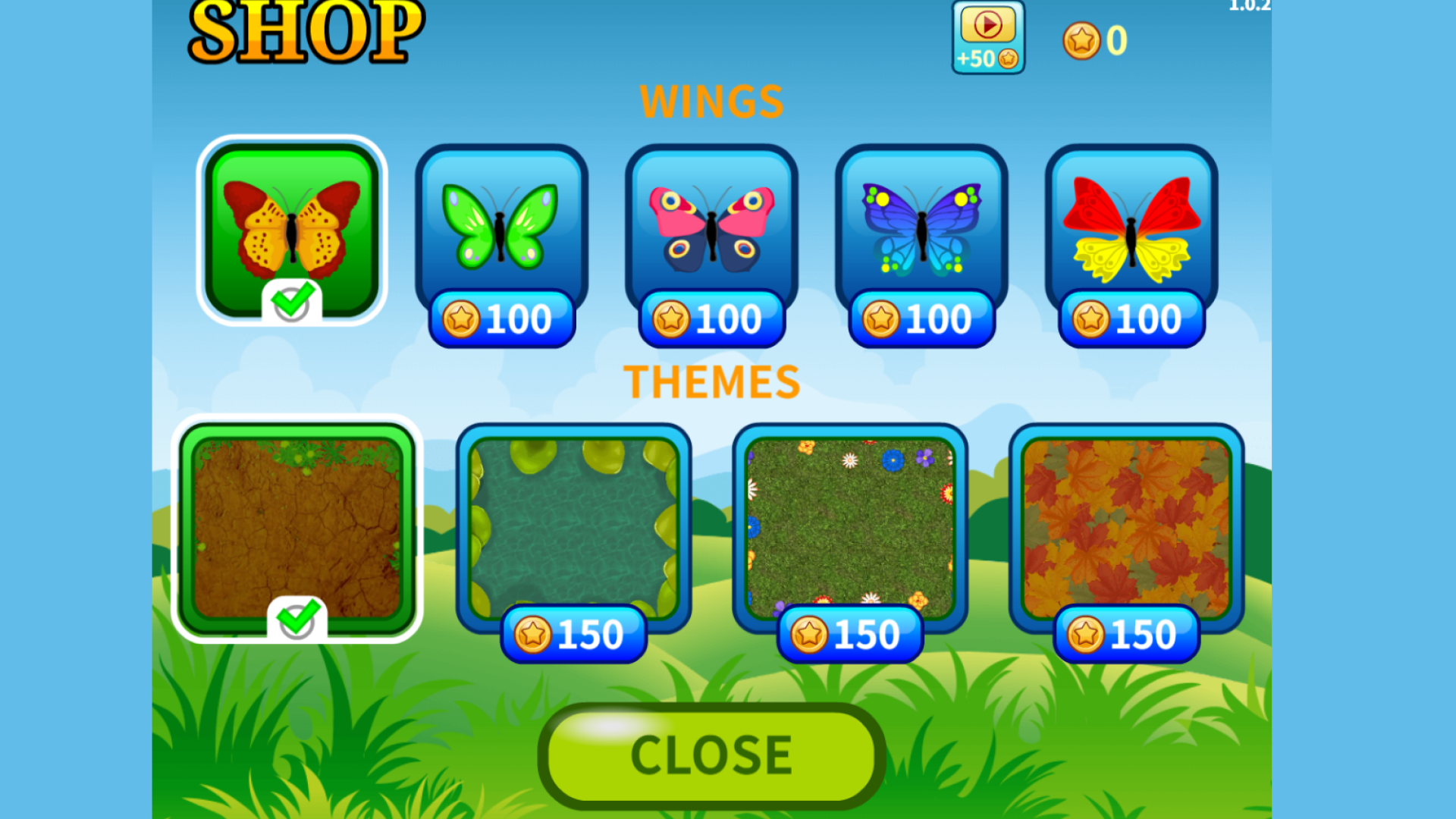Buy the blue butterfly for 100 coins

920,318
